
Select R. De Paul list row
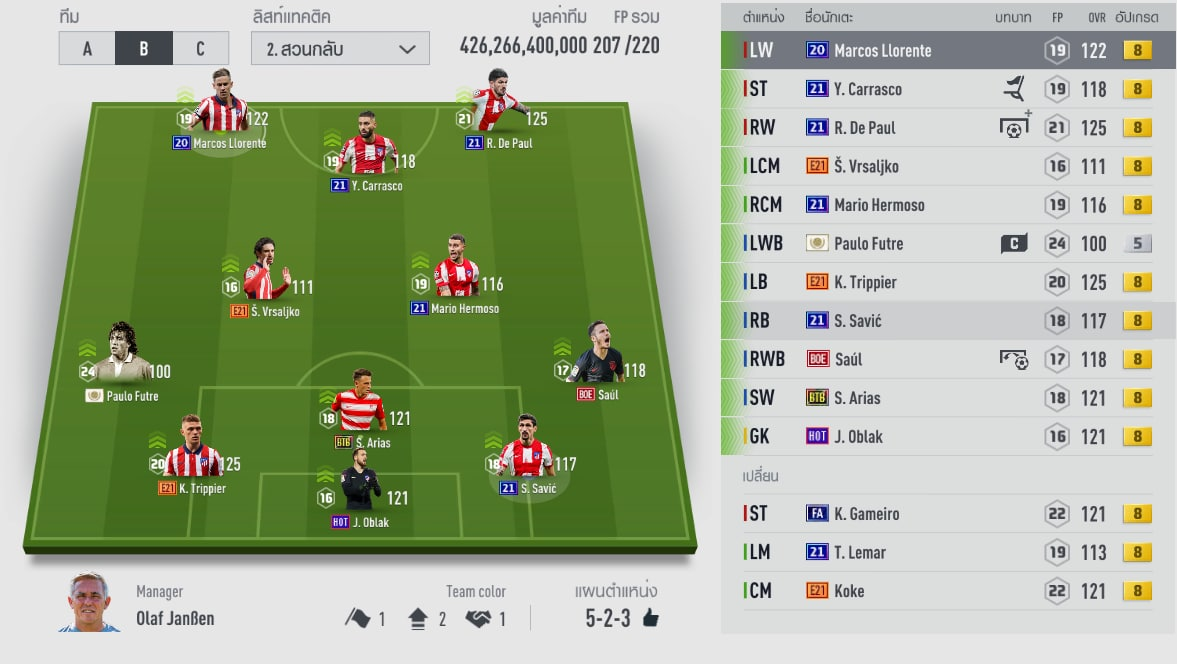pyautogui.click(x=946, y=128)
